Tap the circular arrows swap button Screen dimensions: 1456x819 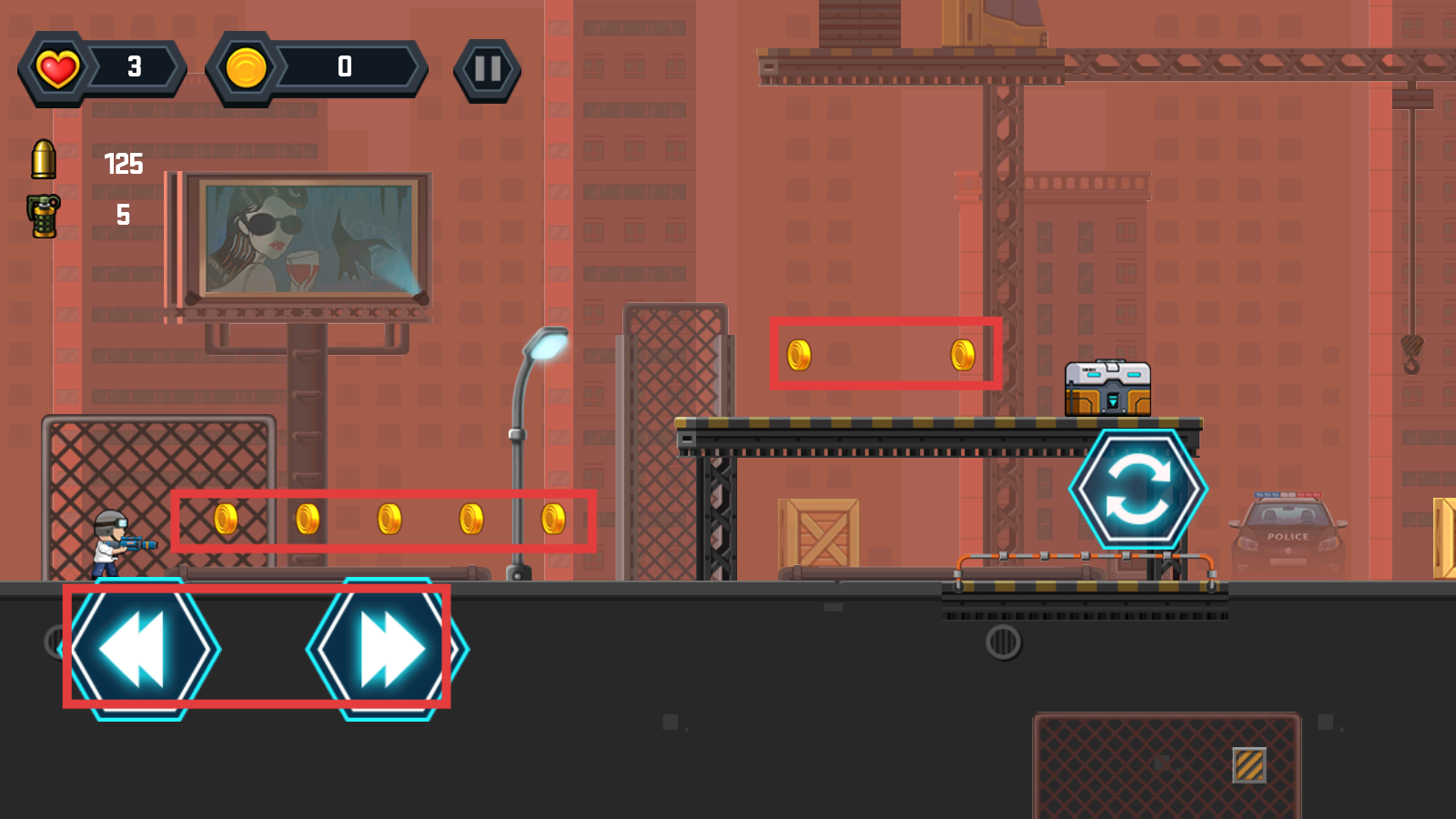(x=1137, y=489)
